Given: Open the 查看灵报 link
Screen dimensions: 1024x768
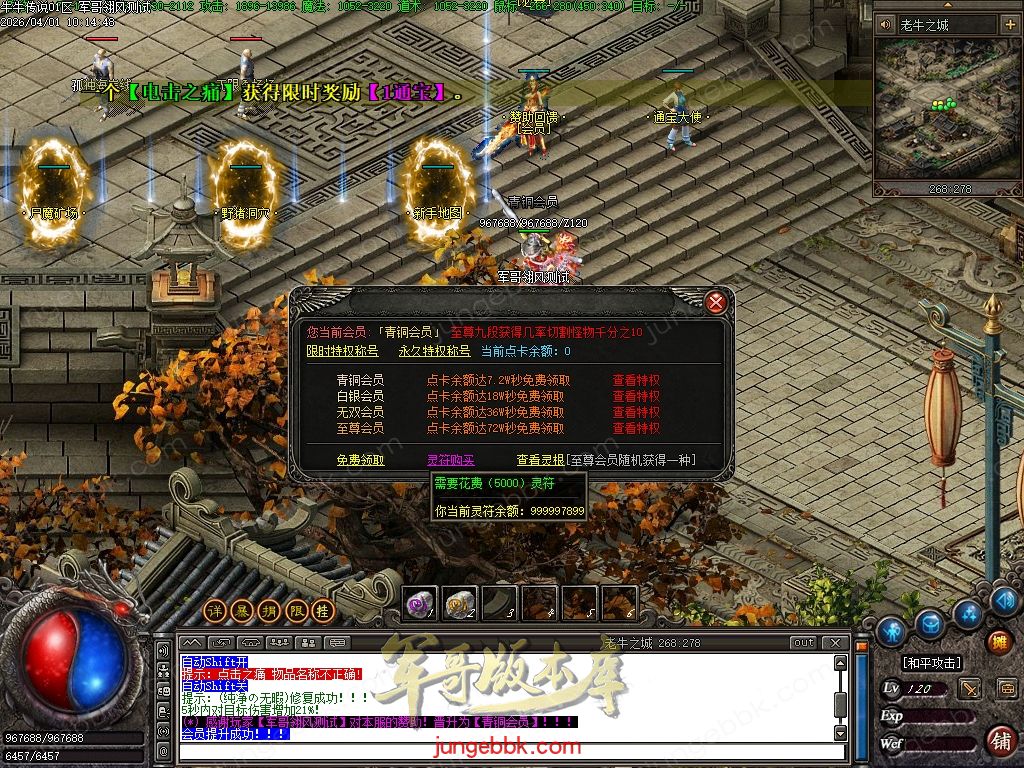Looking at the screenshot, I should [x=540, y=460].
